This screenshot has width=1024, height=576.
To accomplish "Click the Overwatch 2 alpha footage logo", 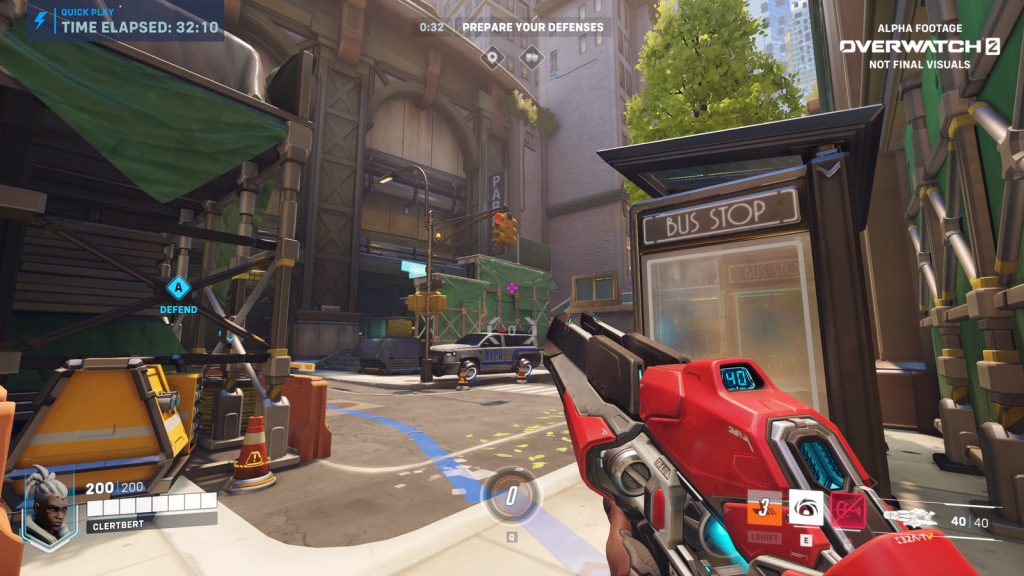I will pyautogui.click(x=919, y=46).
